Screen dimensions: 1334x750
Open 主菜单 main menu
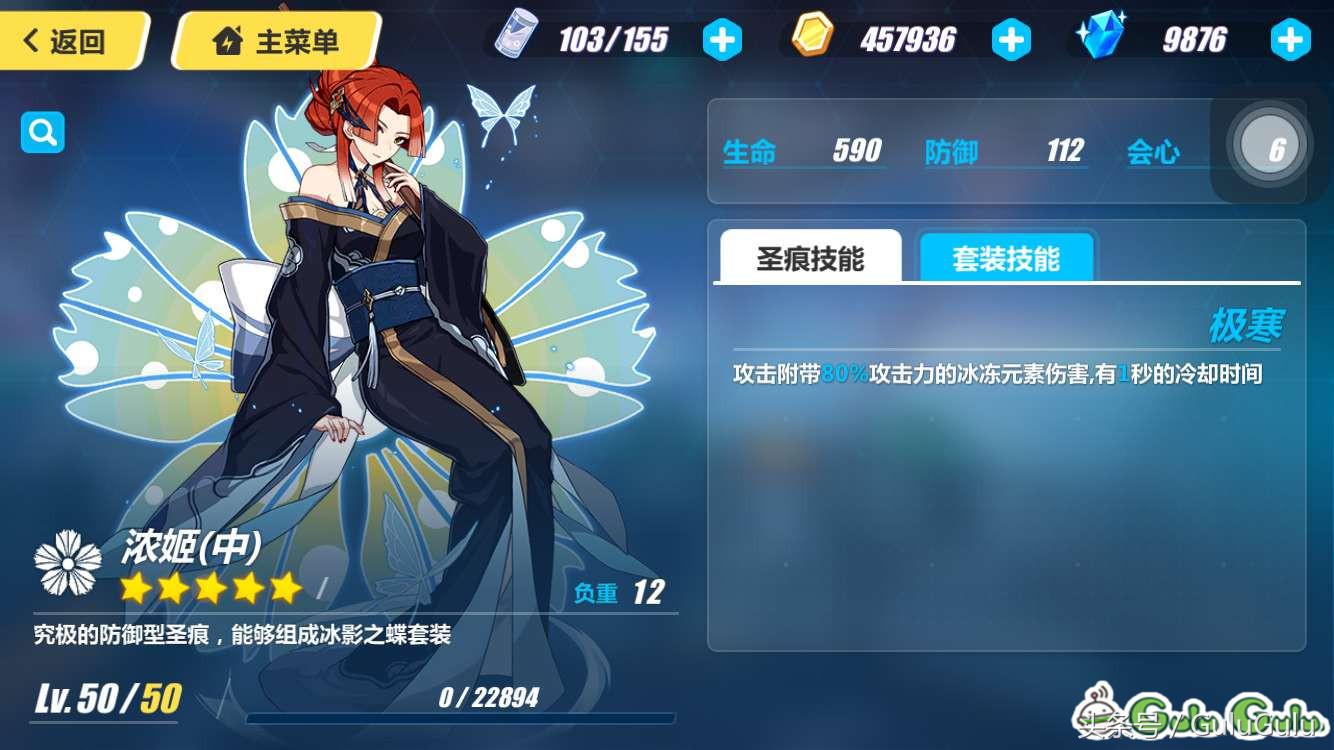(x=277, y=41)
